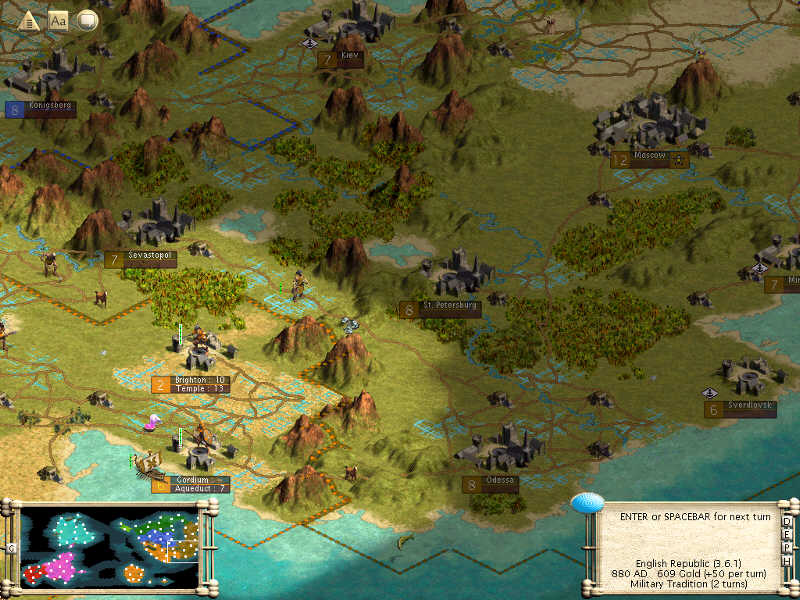The height and width of the screenshot is (600, 800).
Task: Select the Moscow city name label
Action: click(x=650, y=159)
